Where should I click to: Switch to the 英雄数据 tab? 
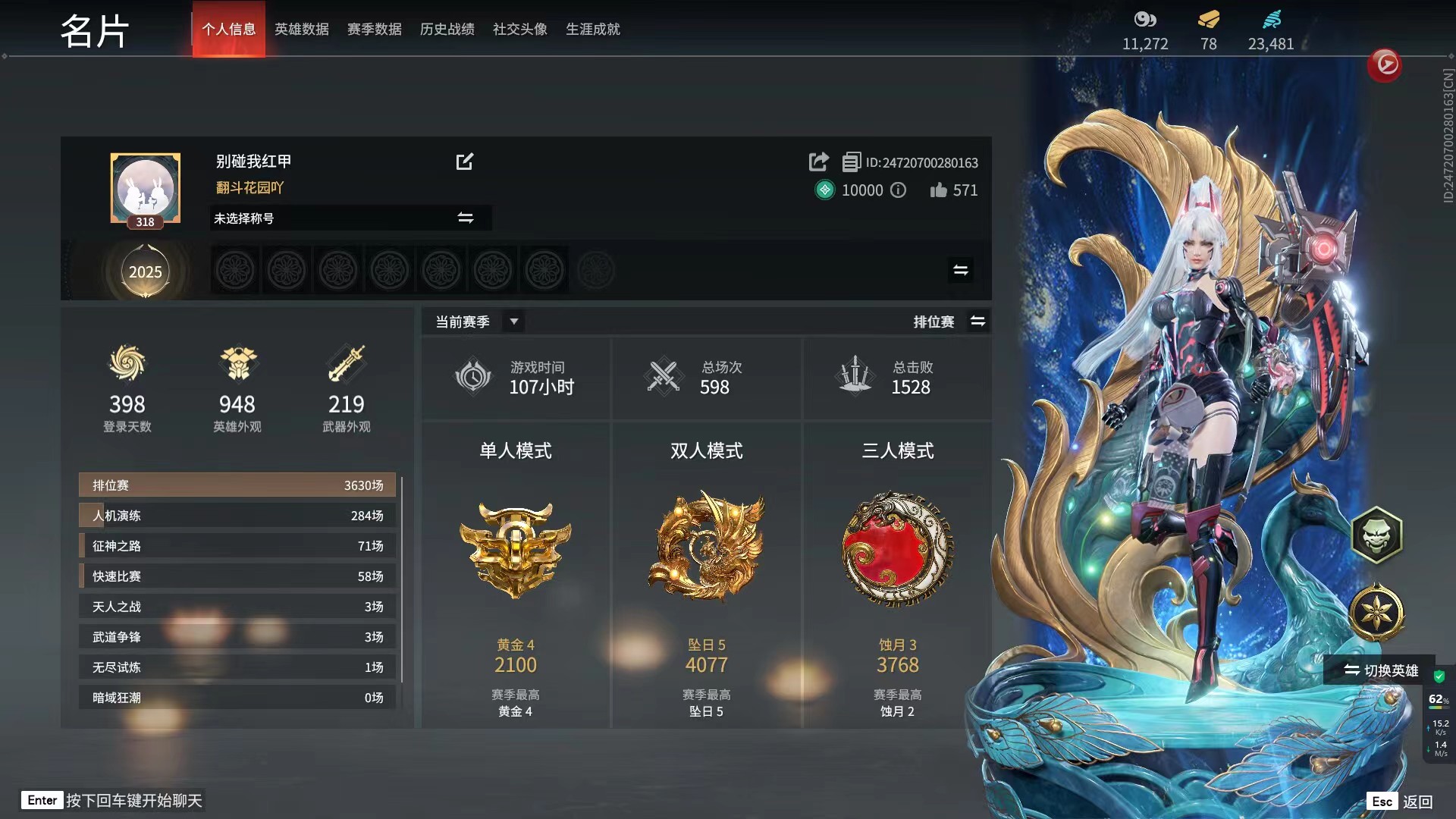pos(301,29)
